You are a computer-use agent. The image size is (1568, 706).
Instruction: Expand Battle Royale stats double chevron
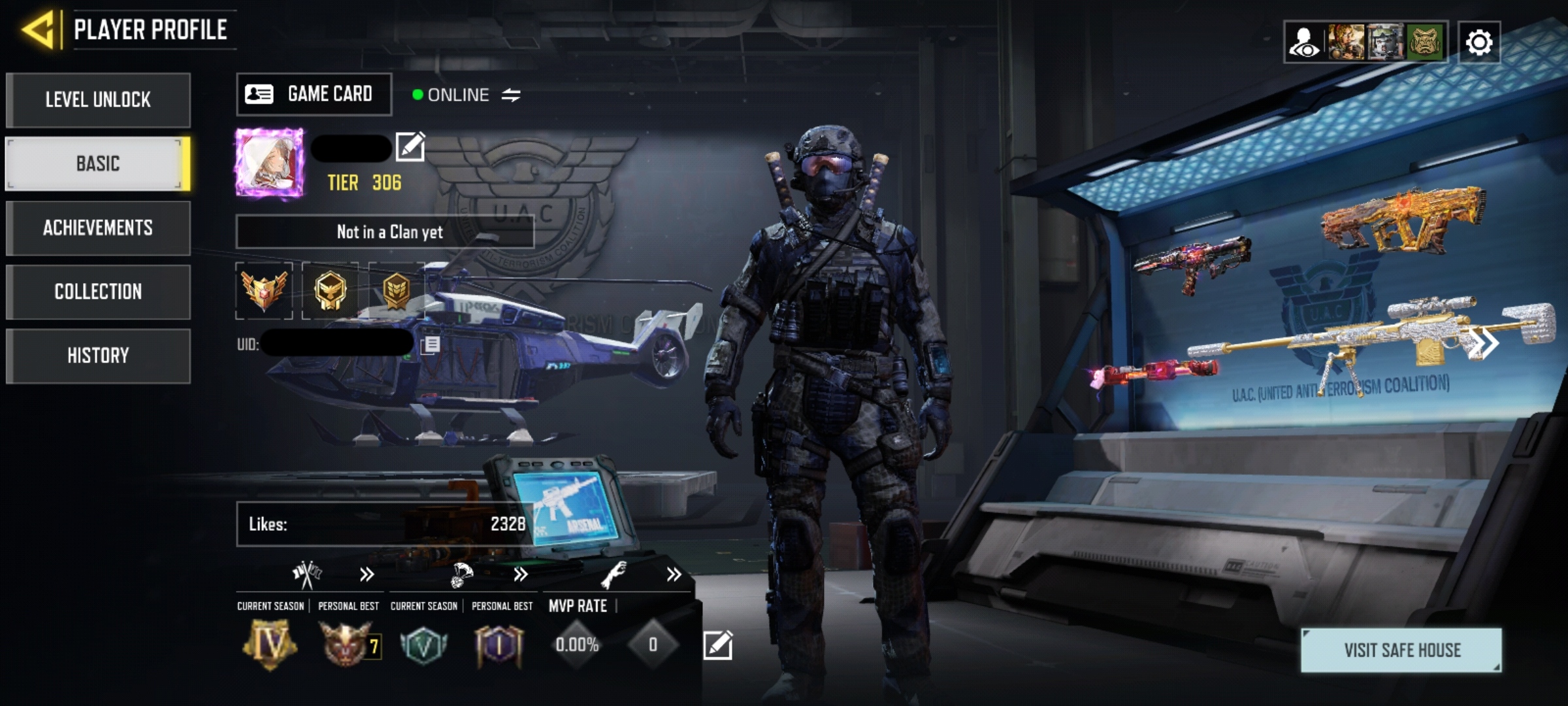(x=521, y=573)
